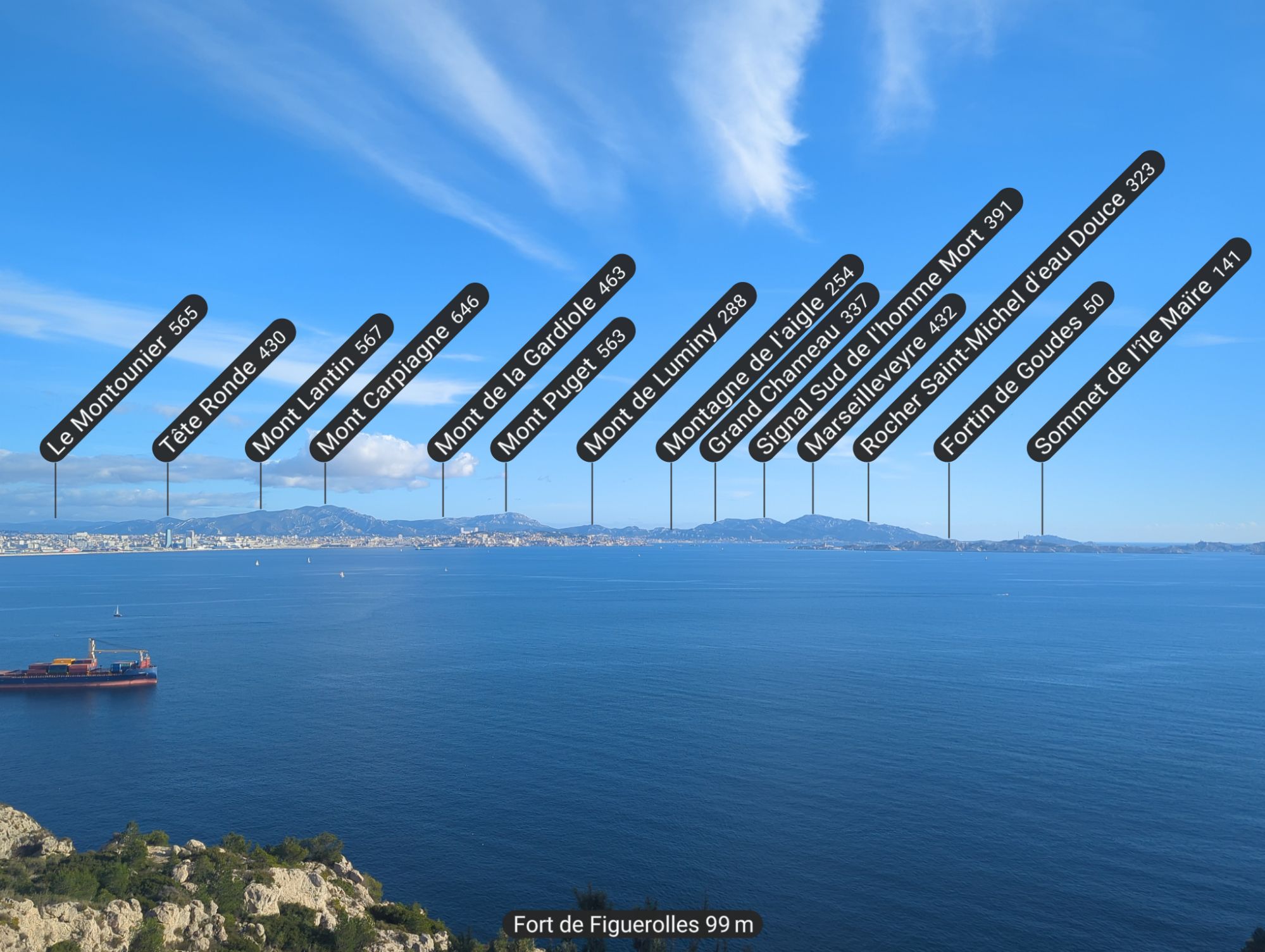1265x952 pixels.
Task: Open the Mont Lantin 567 peak label
Action: point(319,386)
